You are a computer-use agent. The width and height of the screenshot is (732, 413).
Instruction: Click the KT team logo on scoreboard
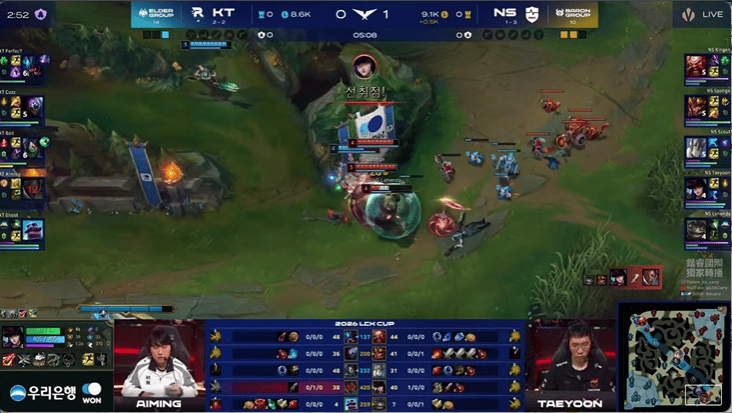[197, 14]
